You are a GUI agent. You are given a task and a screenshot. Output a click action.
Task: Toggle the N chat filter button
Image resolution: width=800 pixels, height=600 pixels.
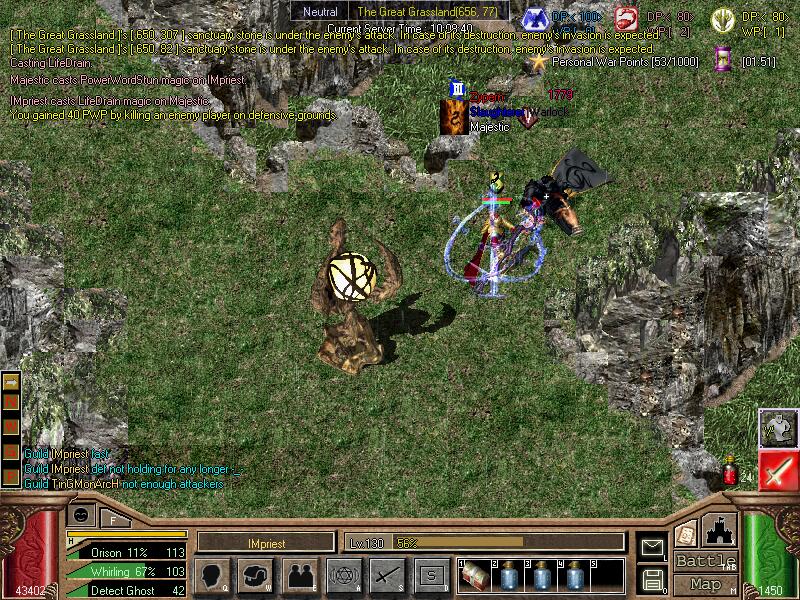[11, 402]
